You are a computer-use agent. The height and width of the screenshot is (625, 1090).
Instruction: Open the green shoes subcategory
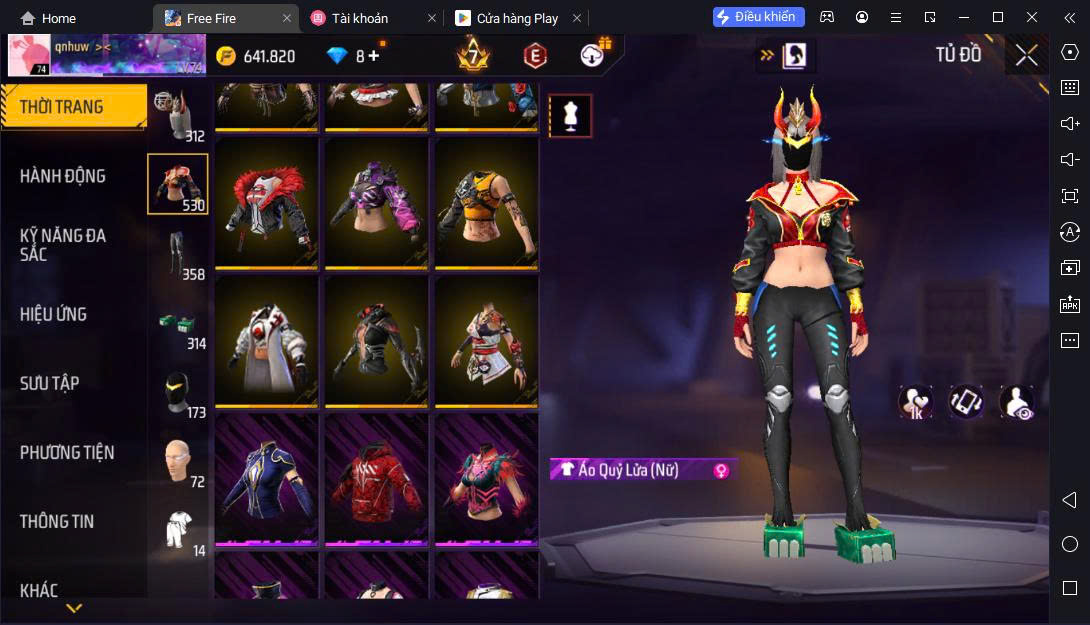[x=178, y=323]
